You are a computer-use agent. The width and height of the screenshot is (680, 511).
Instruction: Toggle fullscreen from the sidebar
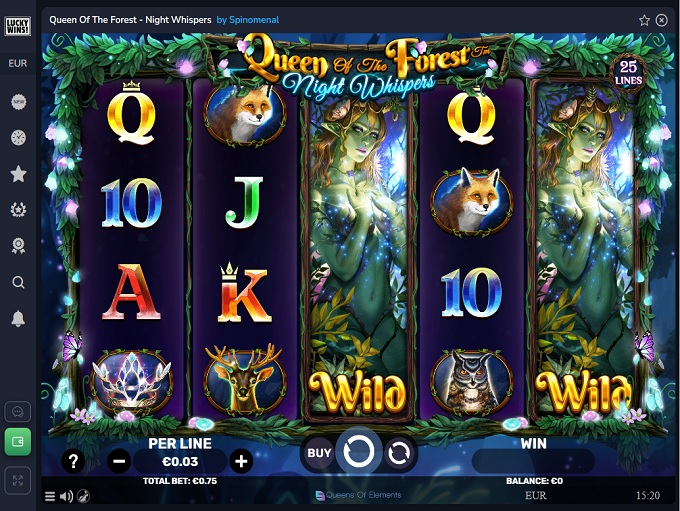[x=18, y=481]
